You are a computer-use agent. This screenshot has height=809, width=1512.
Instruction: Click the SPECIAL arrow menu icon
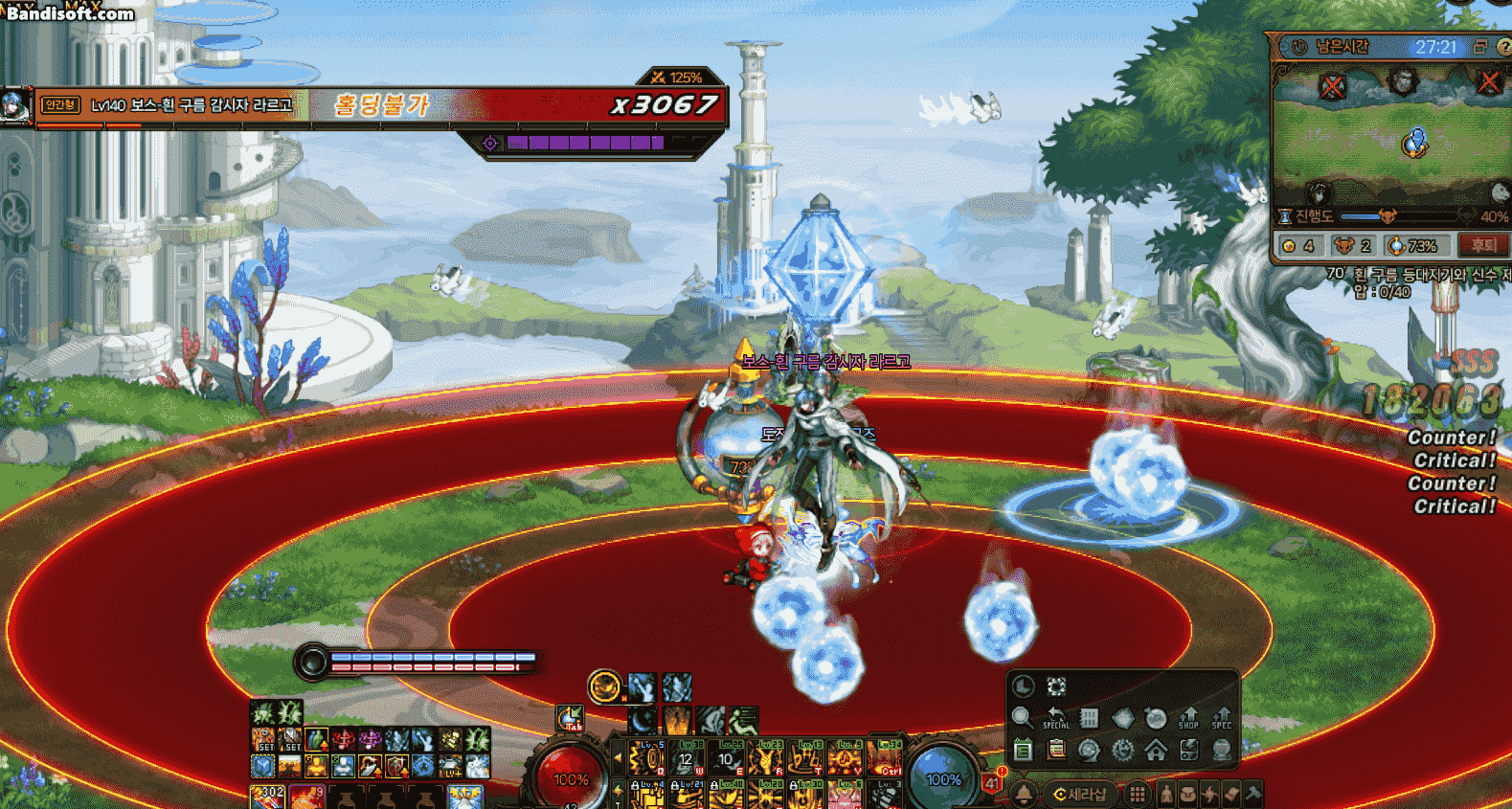1055,718
